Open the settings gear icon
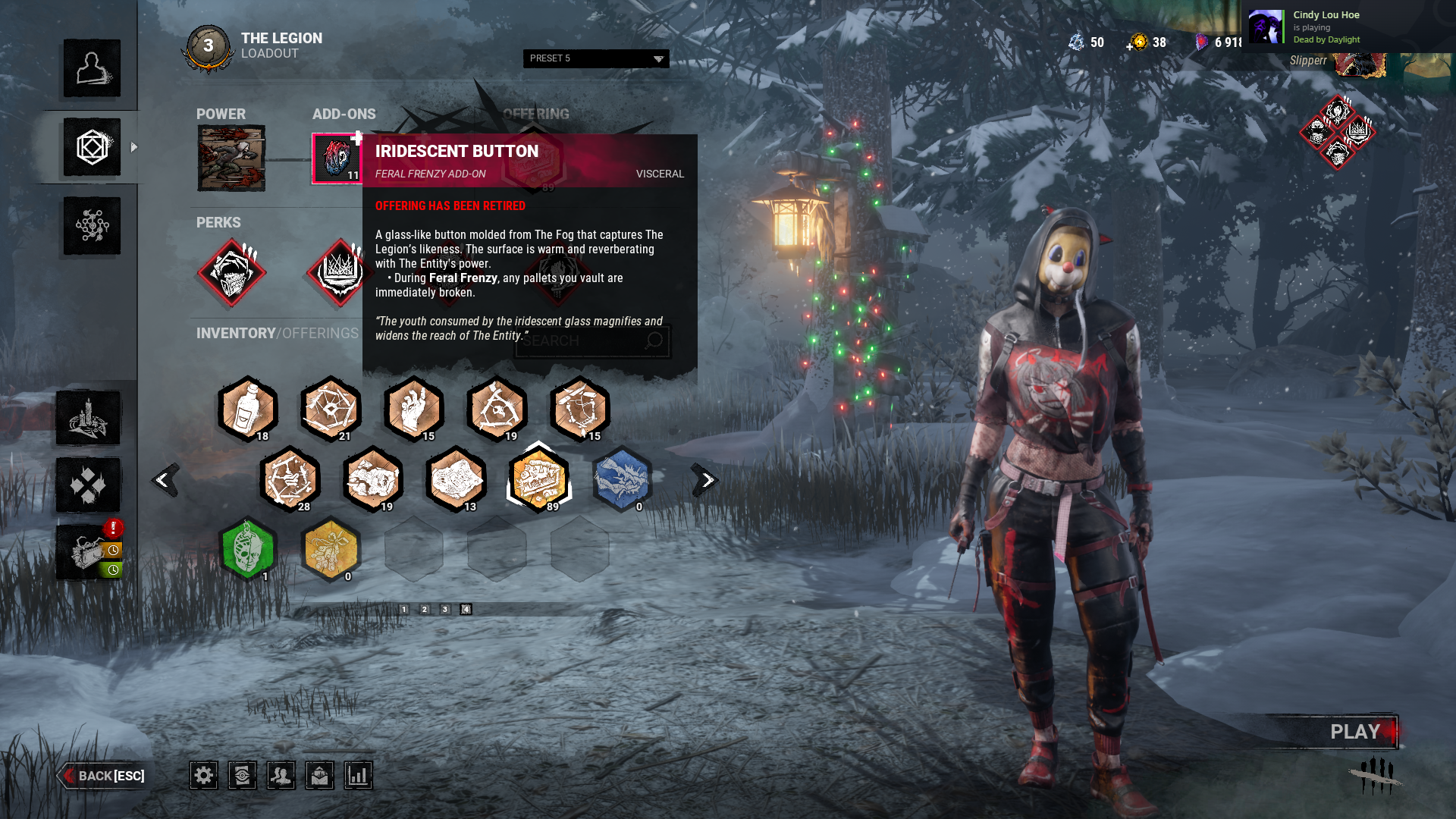The width and height of the screenshot is (1456, 819). tap(203, 775)
